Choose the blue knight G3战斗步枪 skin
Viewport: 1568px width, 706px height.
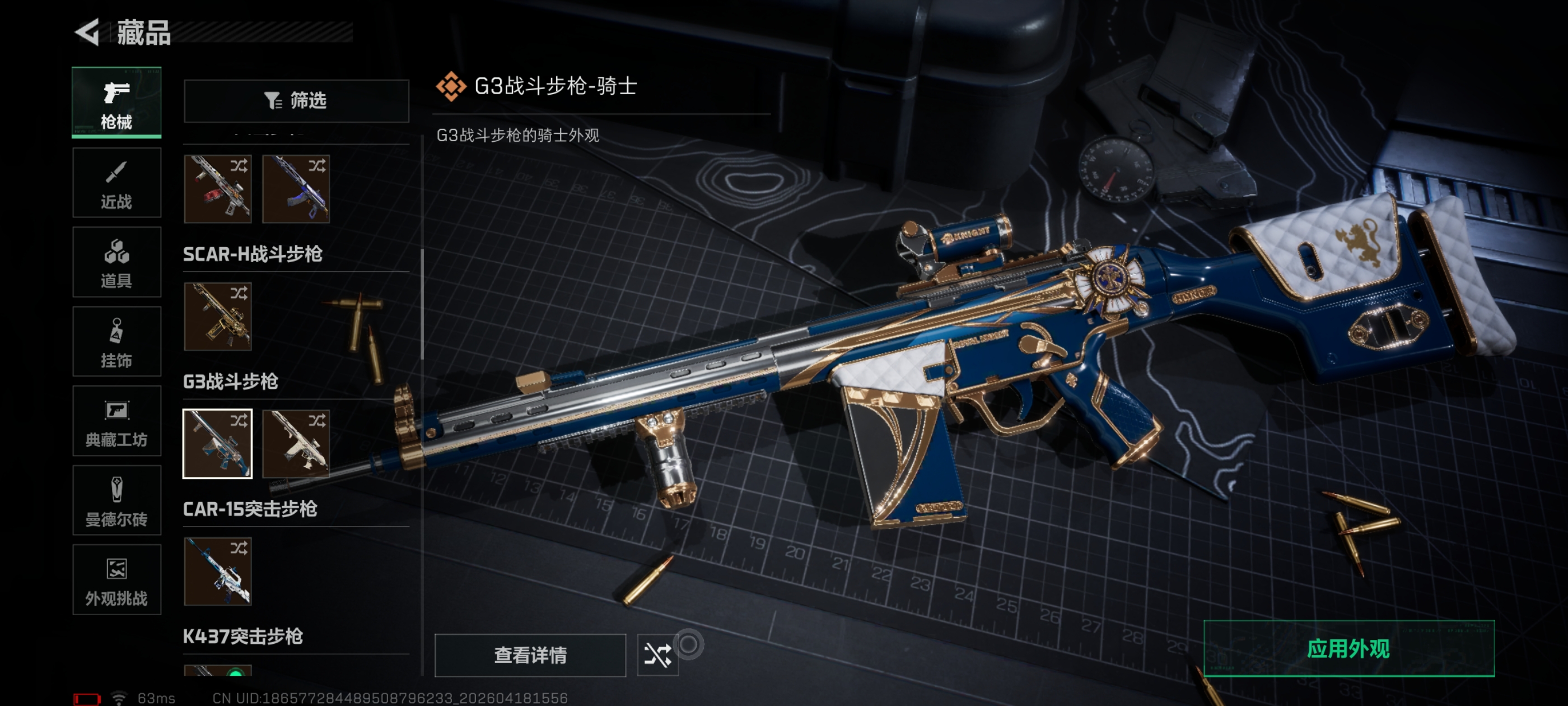[x=217, y=443]
